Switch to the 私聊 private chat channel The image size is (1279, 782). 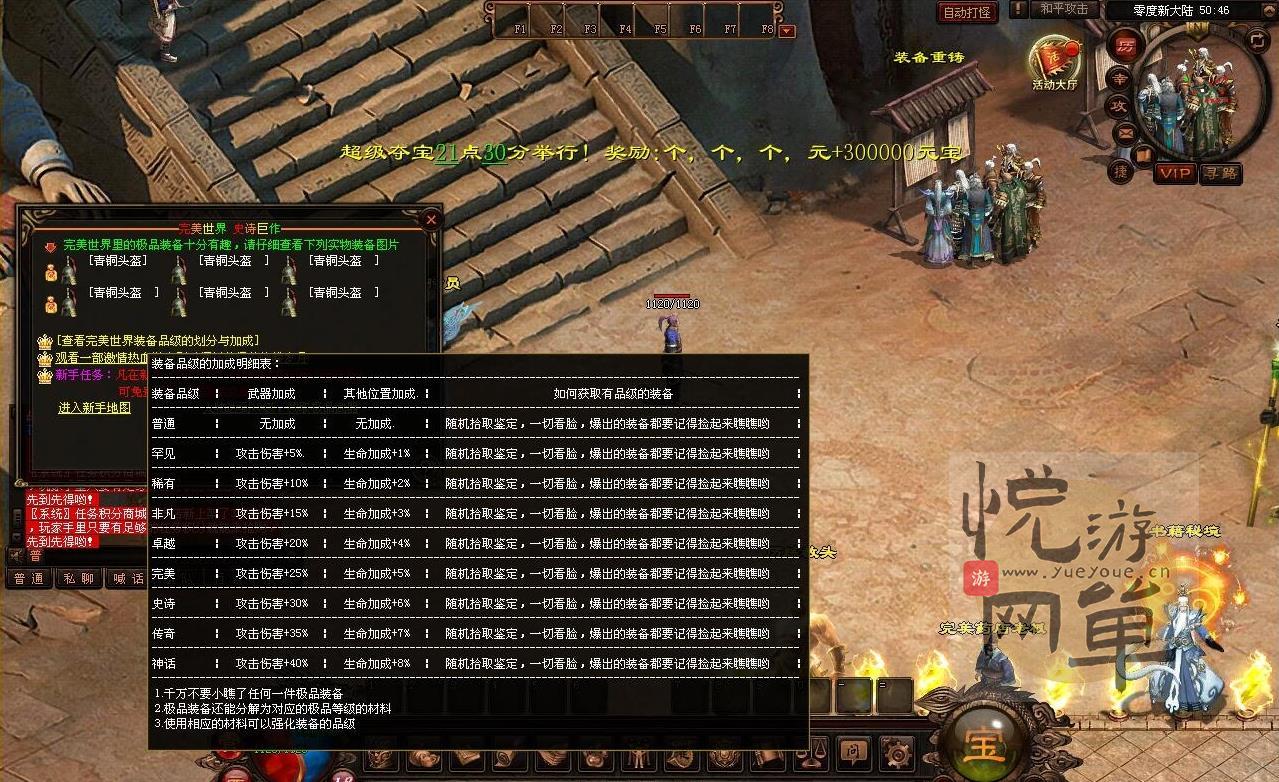point(79,578)
